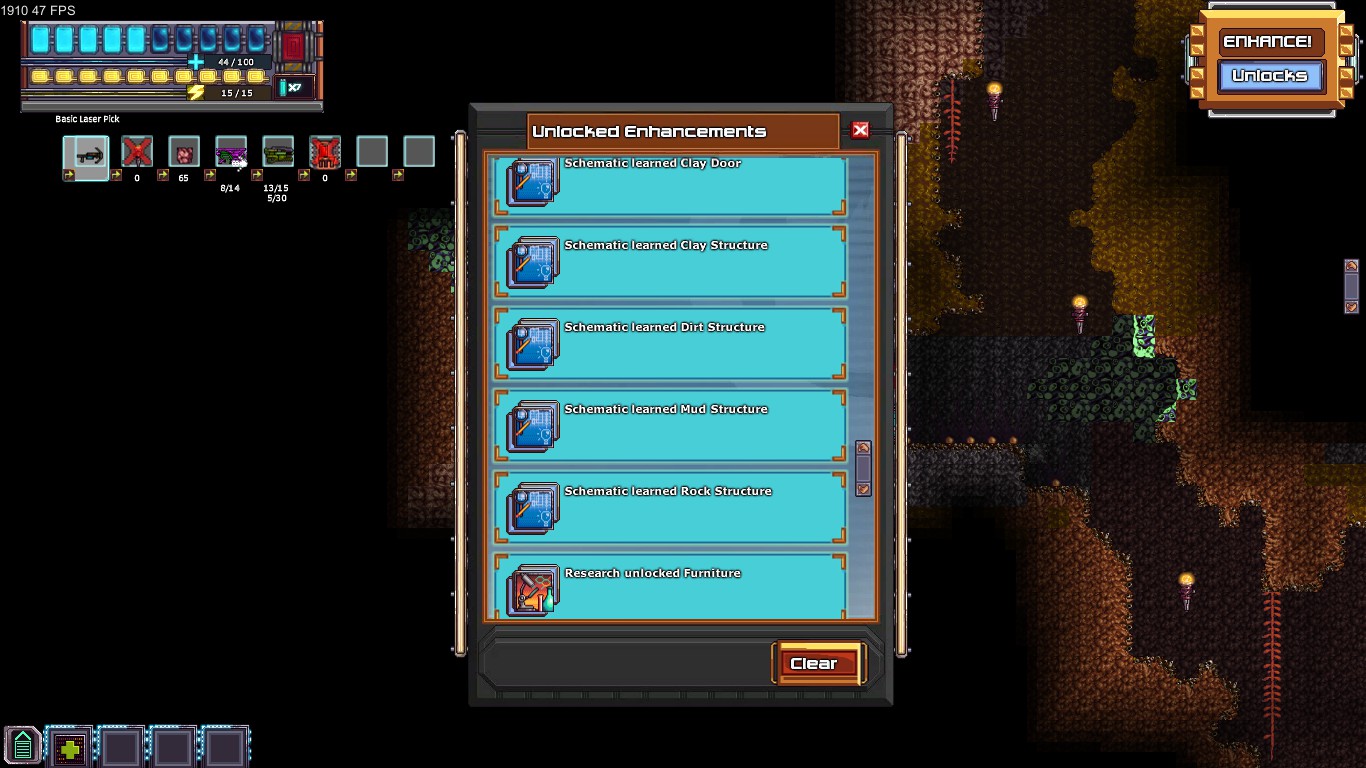
Task: Select the pink flesh block hotbar slot
Action: coord(184,153)
